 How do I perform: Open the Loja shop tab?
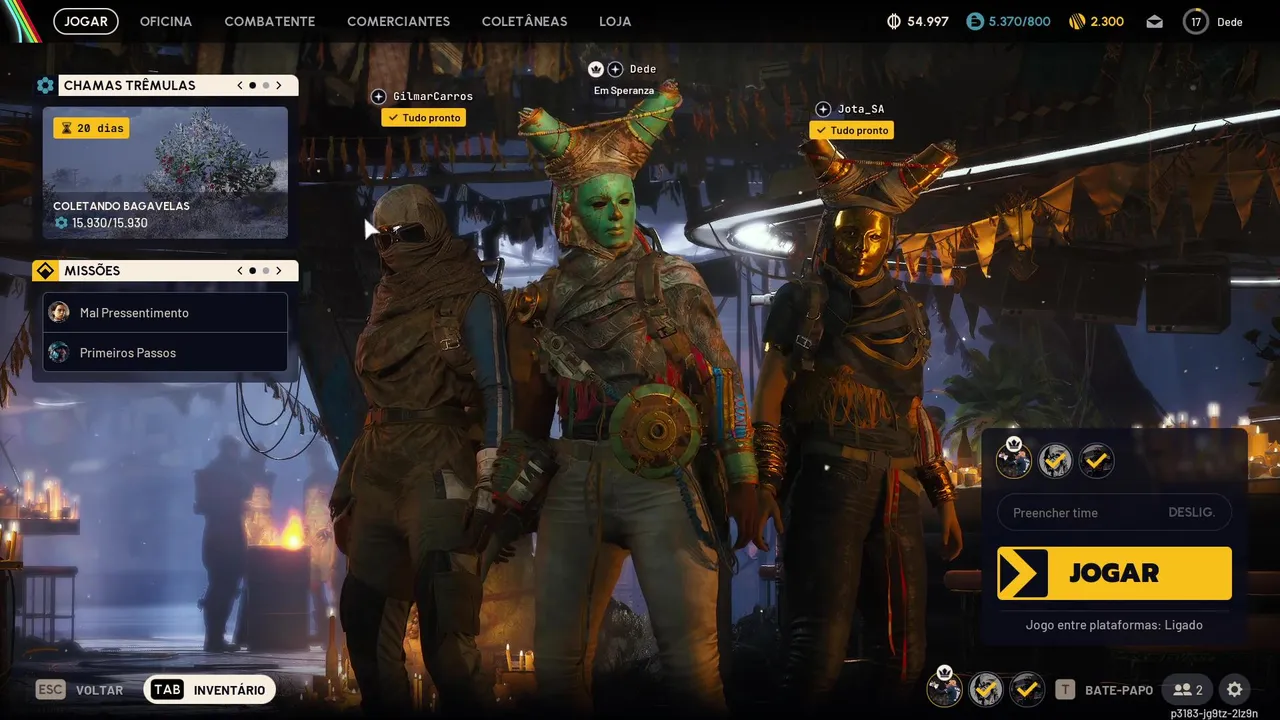pos(615,21)
